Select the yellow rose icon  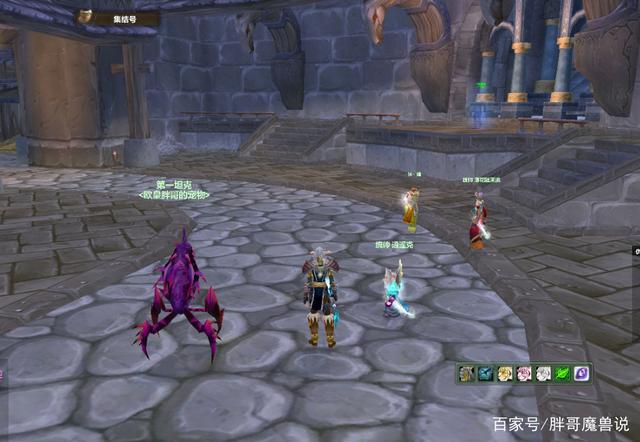click(505, 373)
